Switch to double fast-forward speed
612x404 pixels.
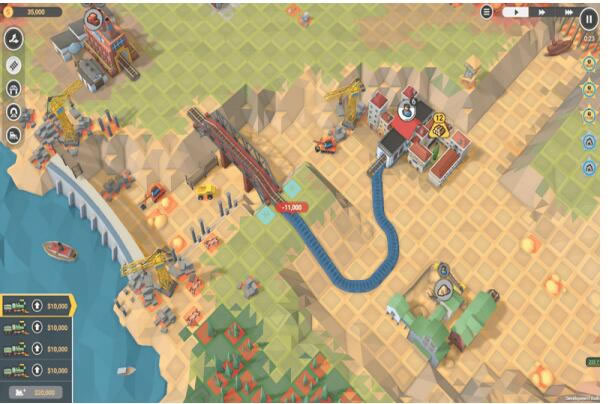[542, 12]
